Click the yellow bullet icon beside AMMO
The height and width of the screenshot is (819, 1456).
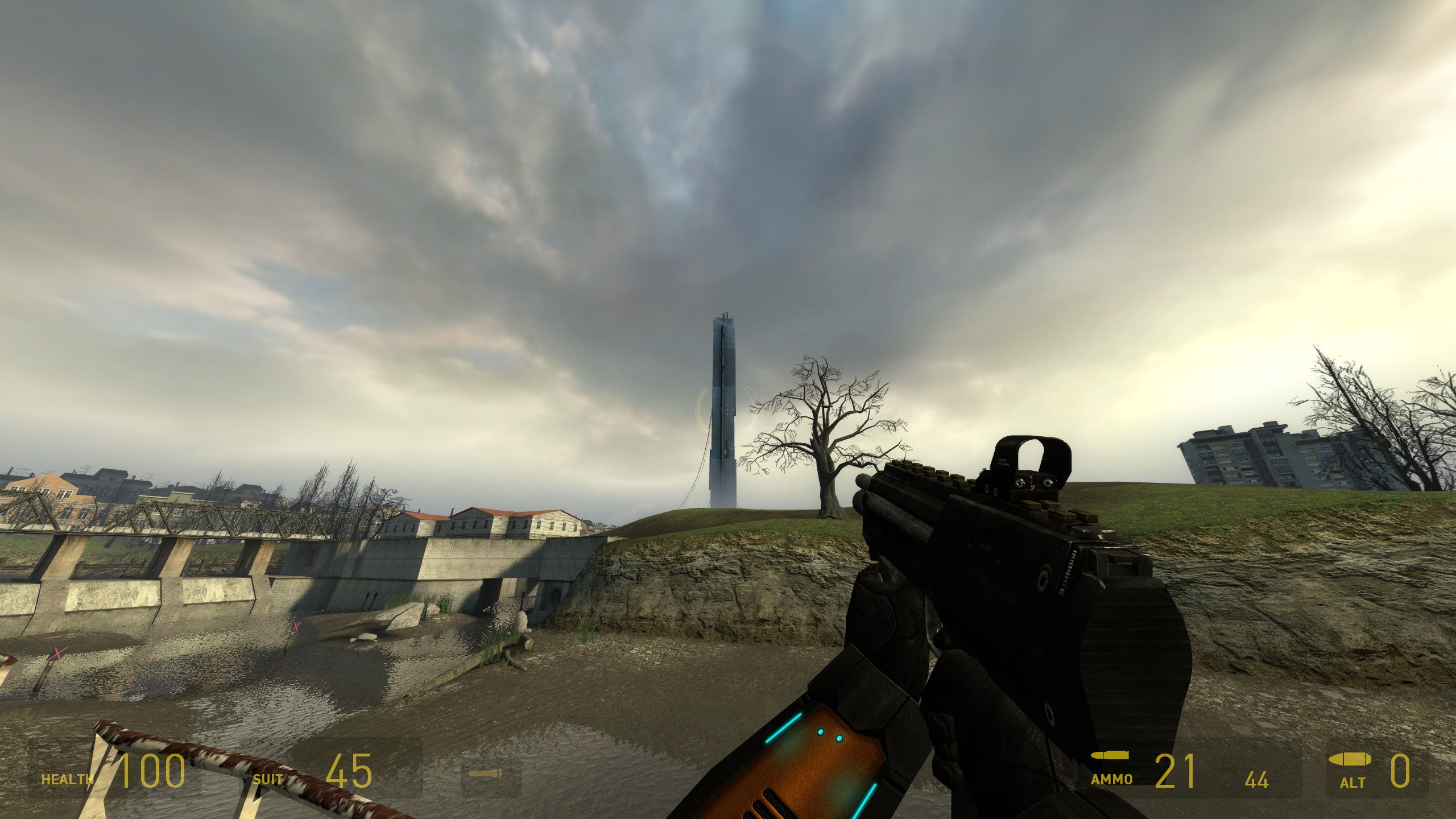[1110, 755]
